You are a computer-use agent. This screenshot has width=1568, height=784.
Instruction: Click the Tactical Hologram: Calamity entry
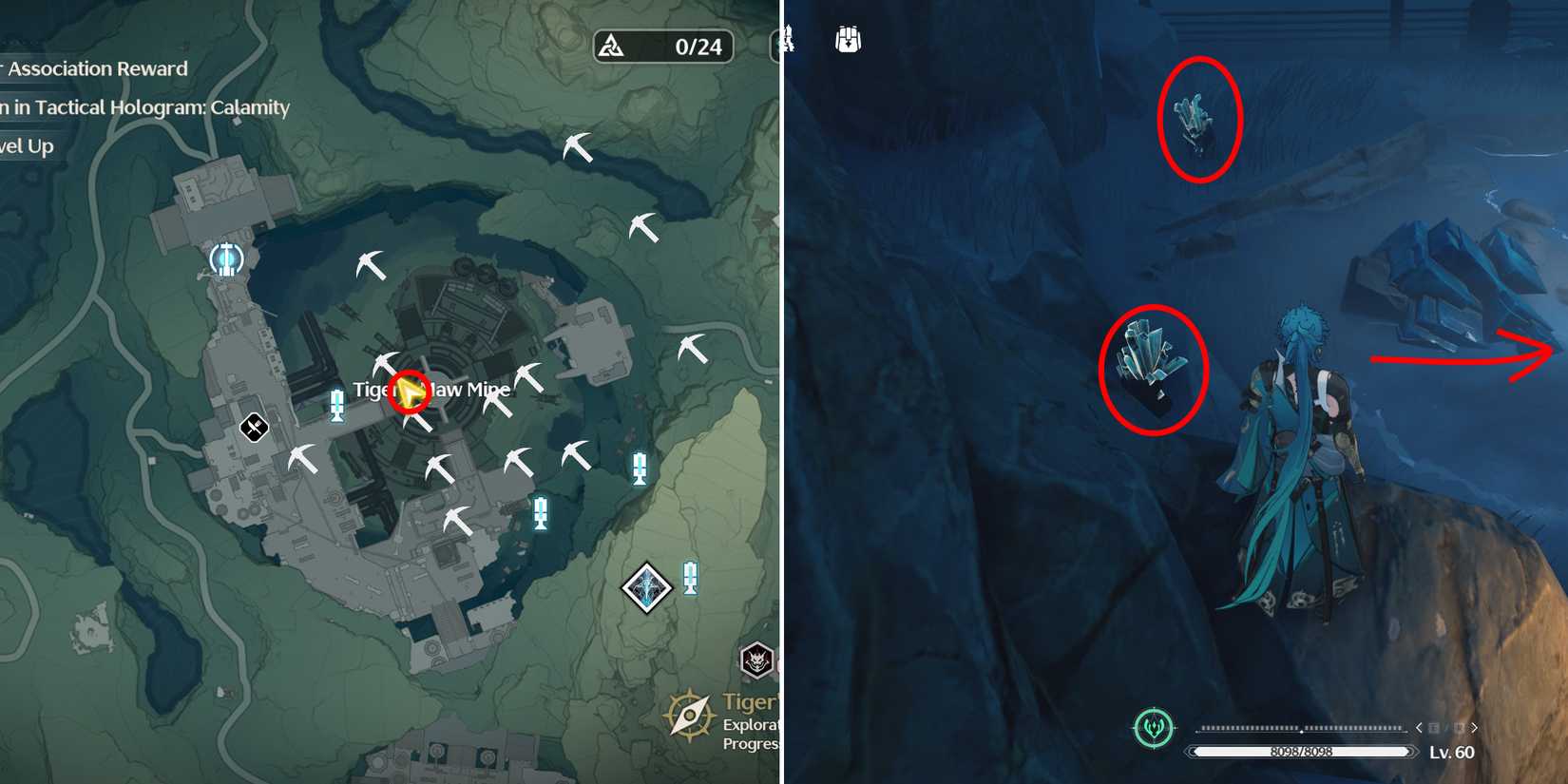click(143, 107)
